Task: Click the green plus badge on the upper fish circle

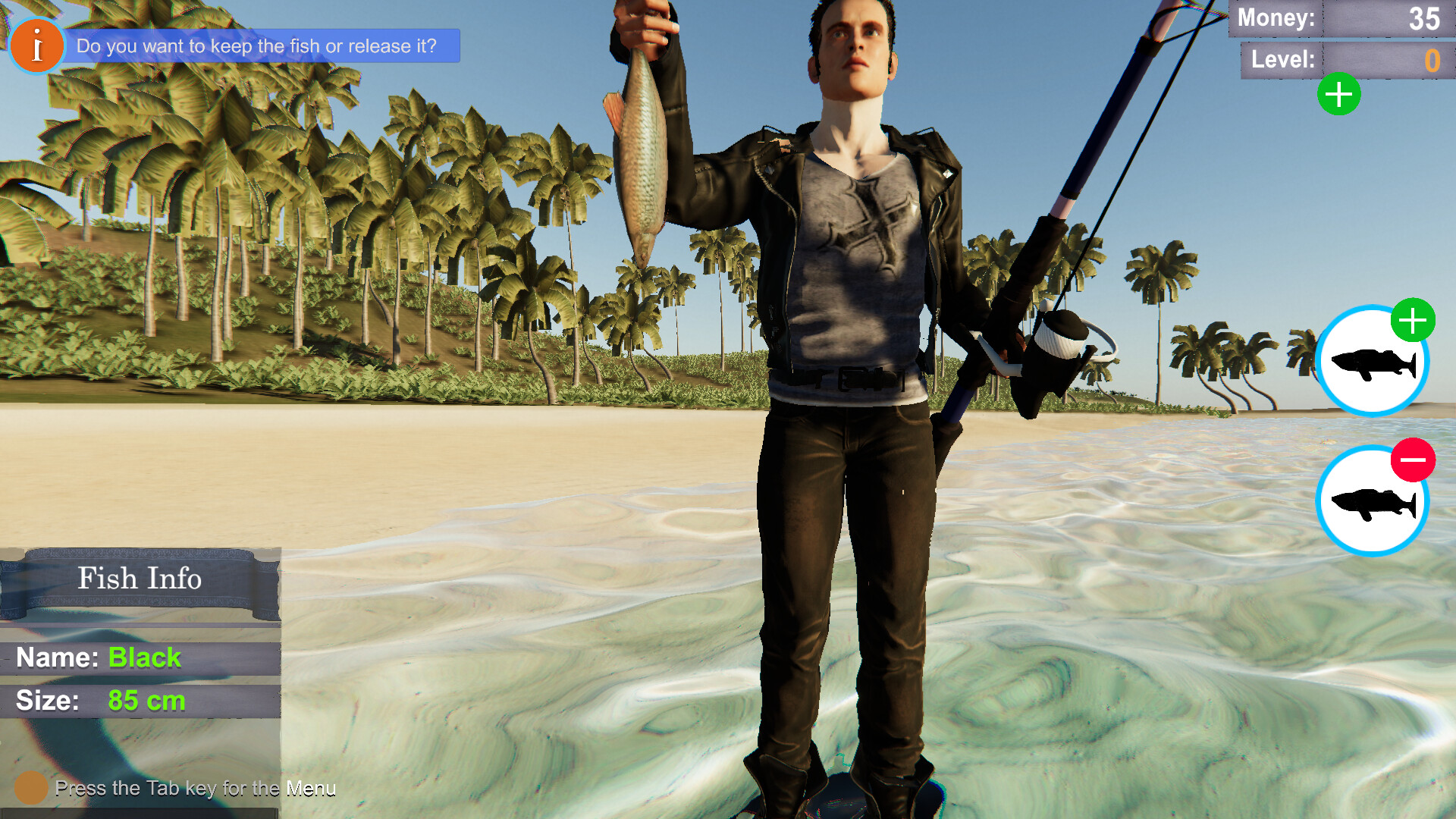Action: [x=1412, y=322]
